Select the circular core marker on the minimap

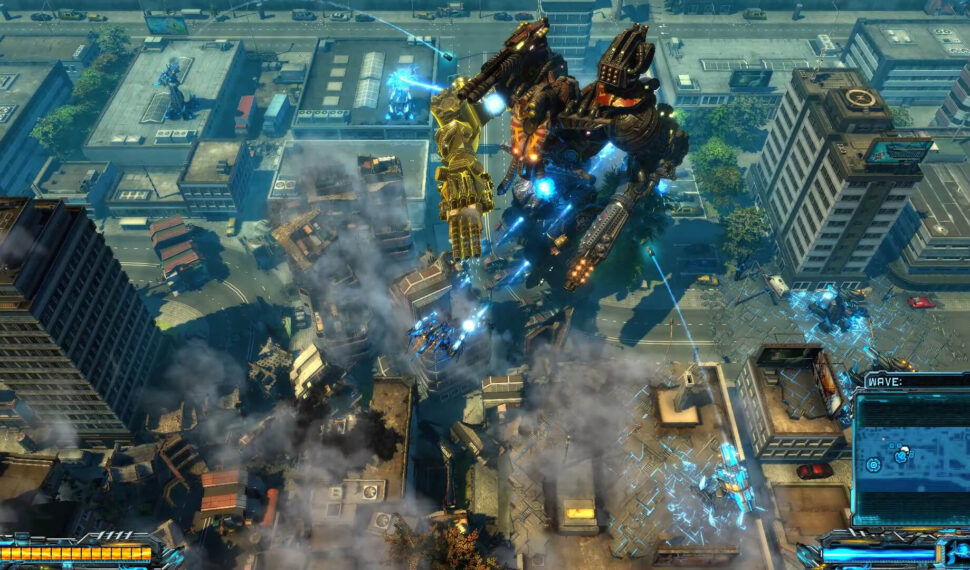pyautogui.click(x=873, y=465)
